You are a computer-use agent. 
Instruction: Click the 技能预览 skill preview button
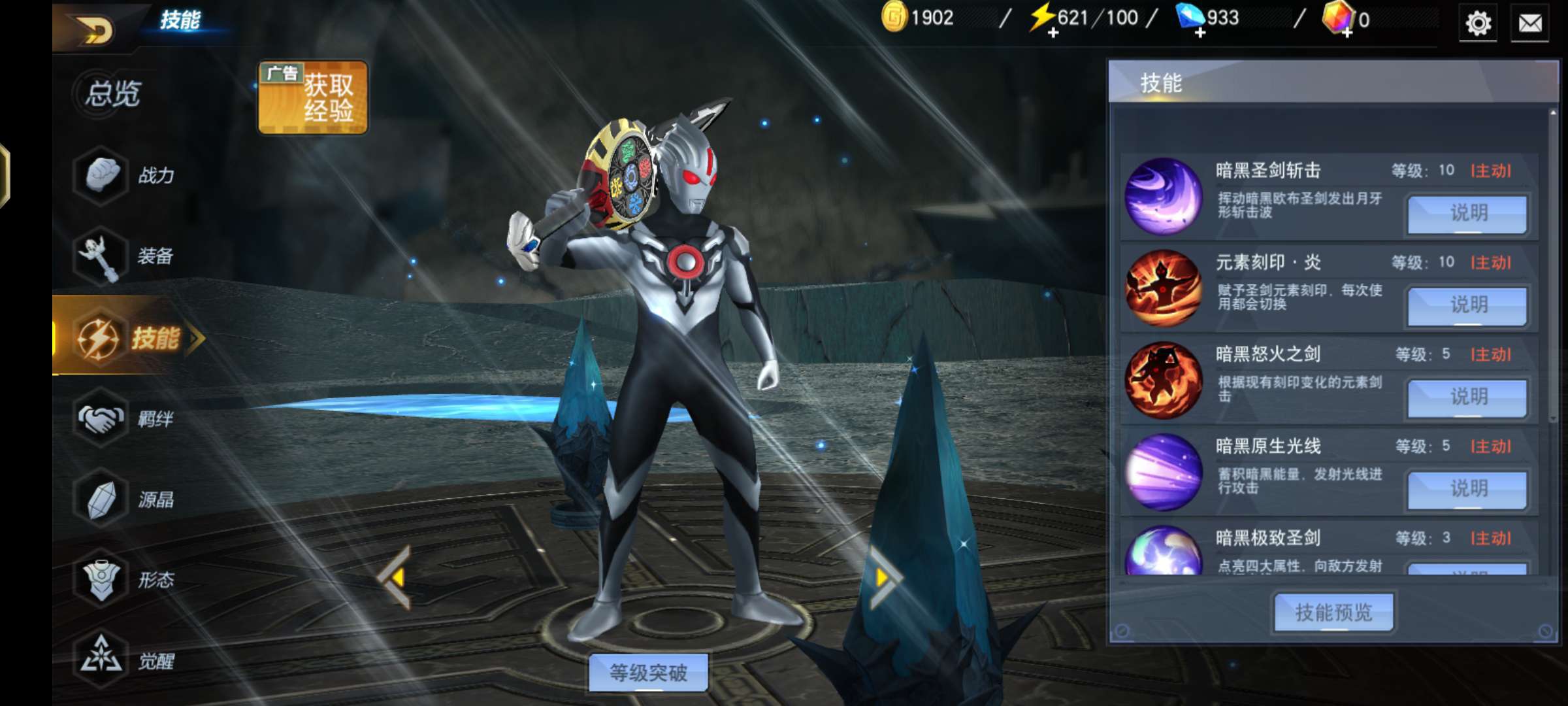click(x=1333, y=613)
